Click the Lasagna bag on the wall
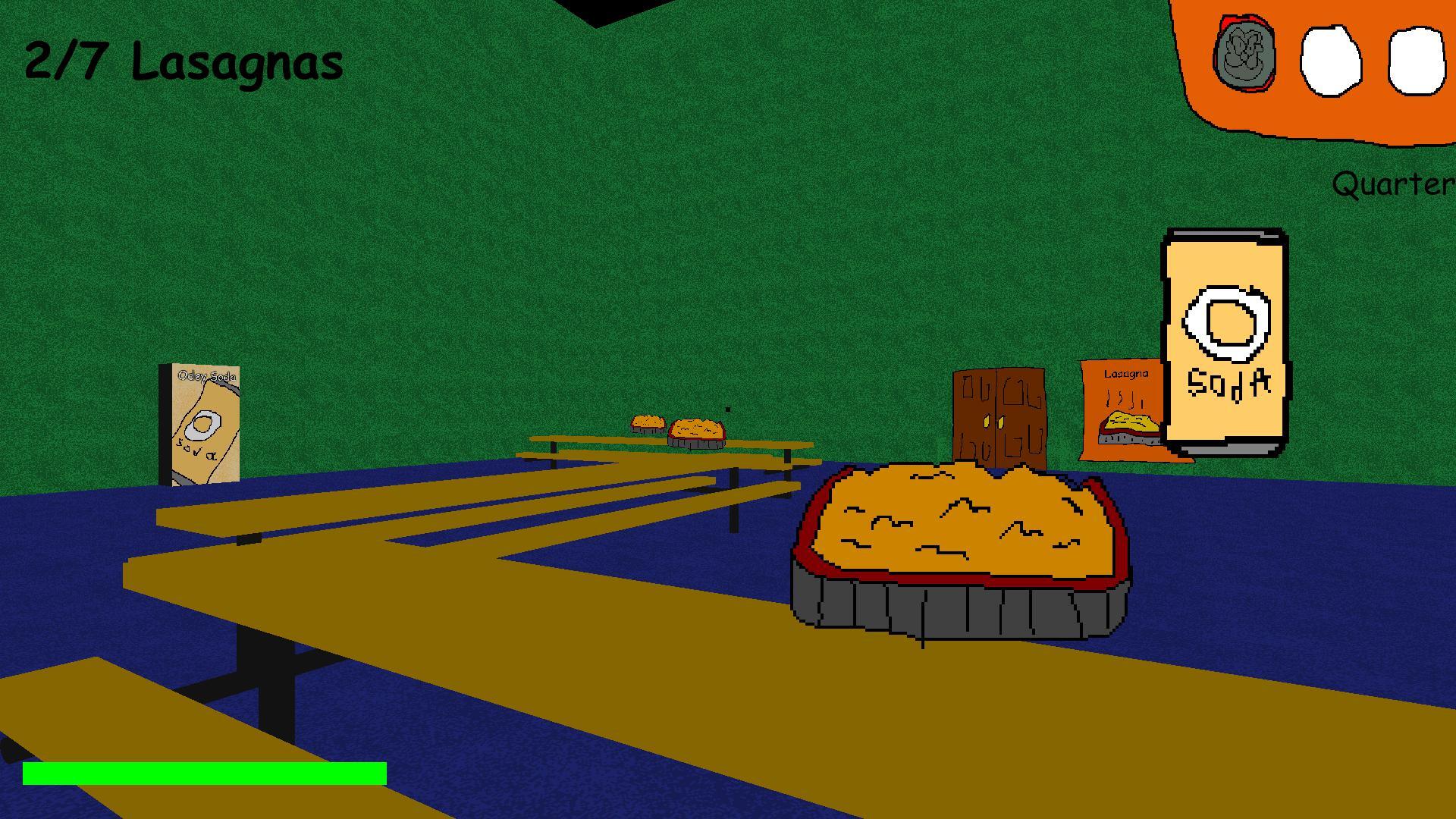 point(1122,413)
